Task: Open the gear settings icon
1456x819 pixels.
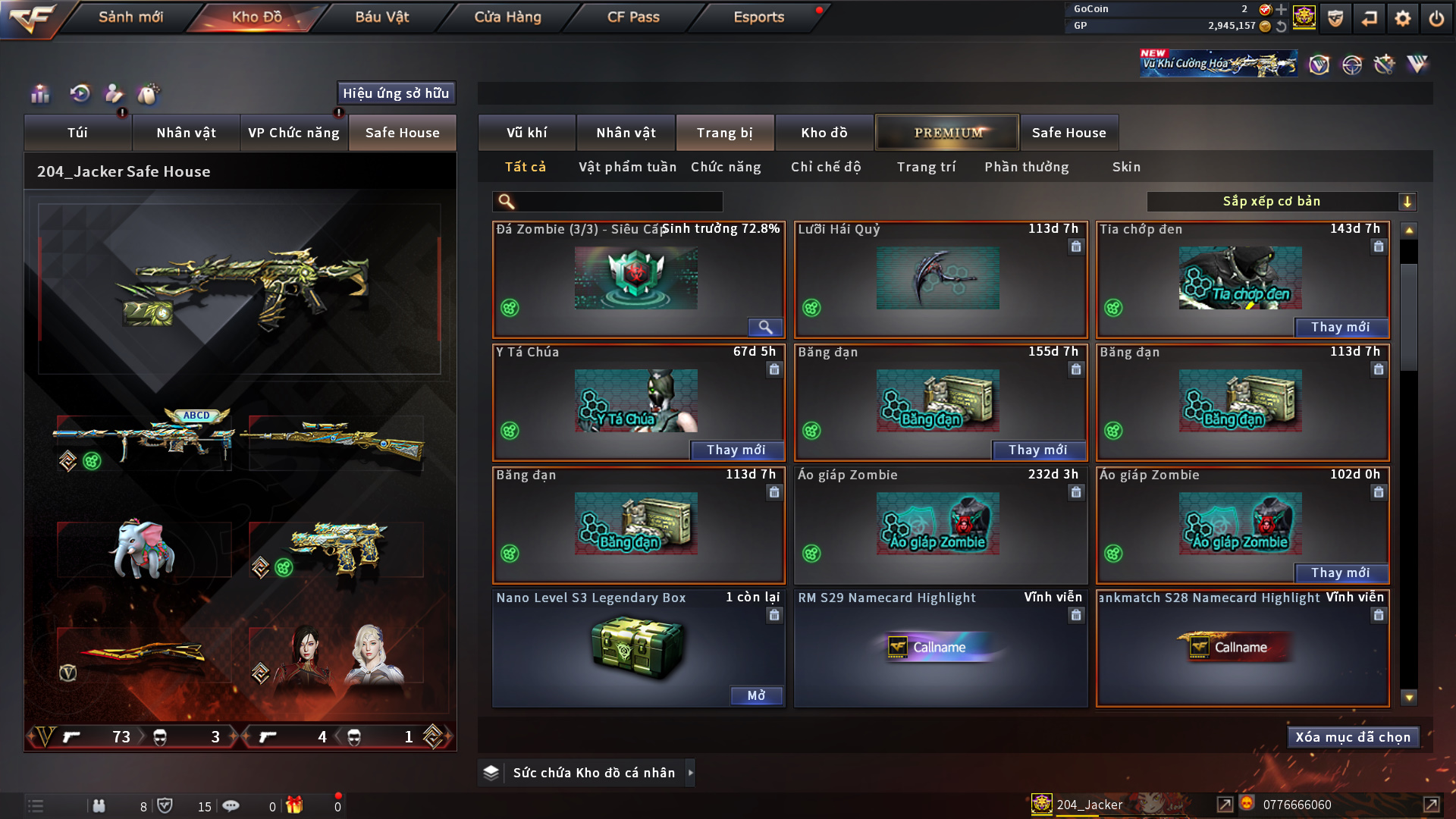Action: click(1402, 18)
